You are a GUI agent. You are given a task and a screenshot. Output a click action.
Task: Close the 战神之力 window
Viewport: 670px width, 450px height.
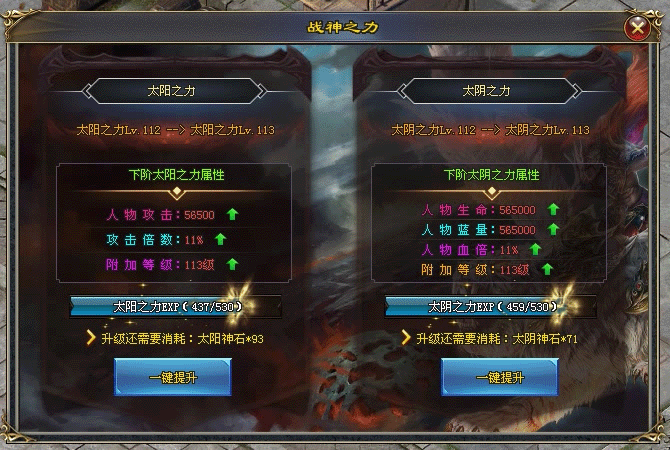tap(635, 28)
